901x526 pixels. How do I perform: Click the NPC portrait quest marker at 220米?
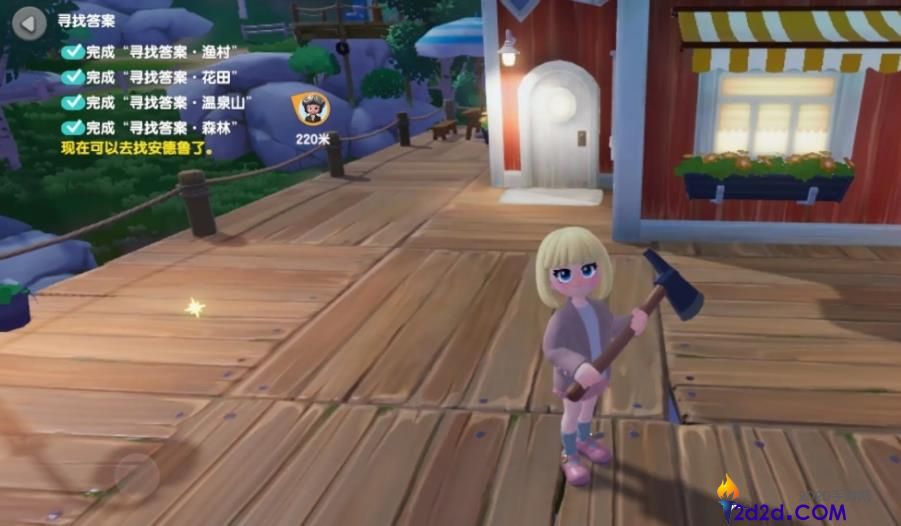point(312,108)
